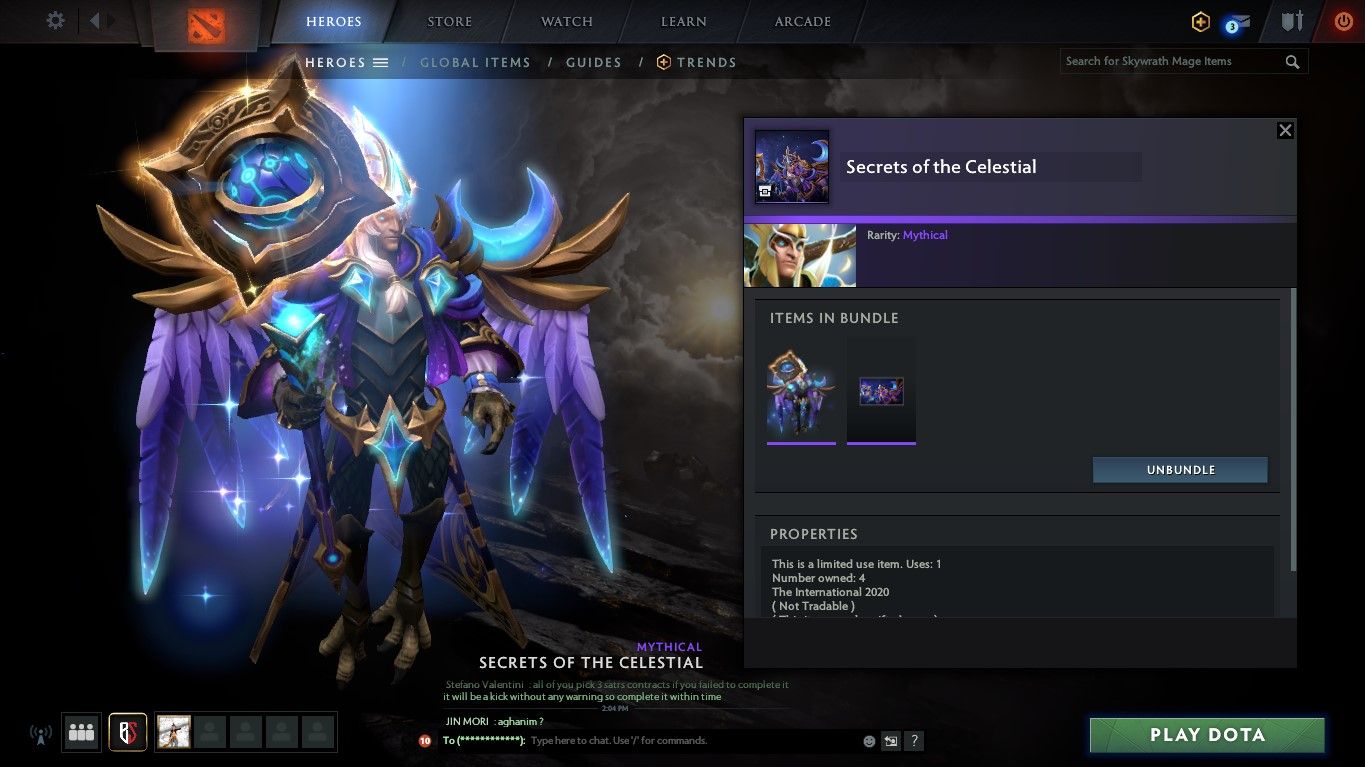Screen dimensions: 1365x767
Task: Open the Armory sword-and-shield icon
Action: click(1291, 20)
